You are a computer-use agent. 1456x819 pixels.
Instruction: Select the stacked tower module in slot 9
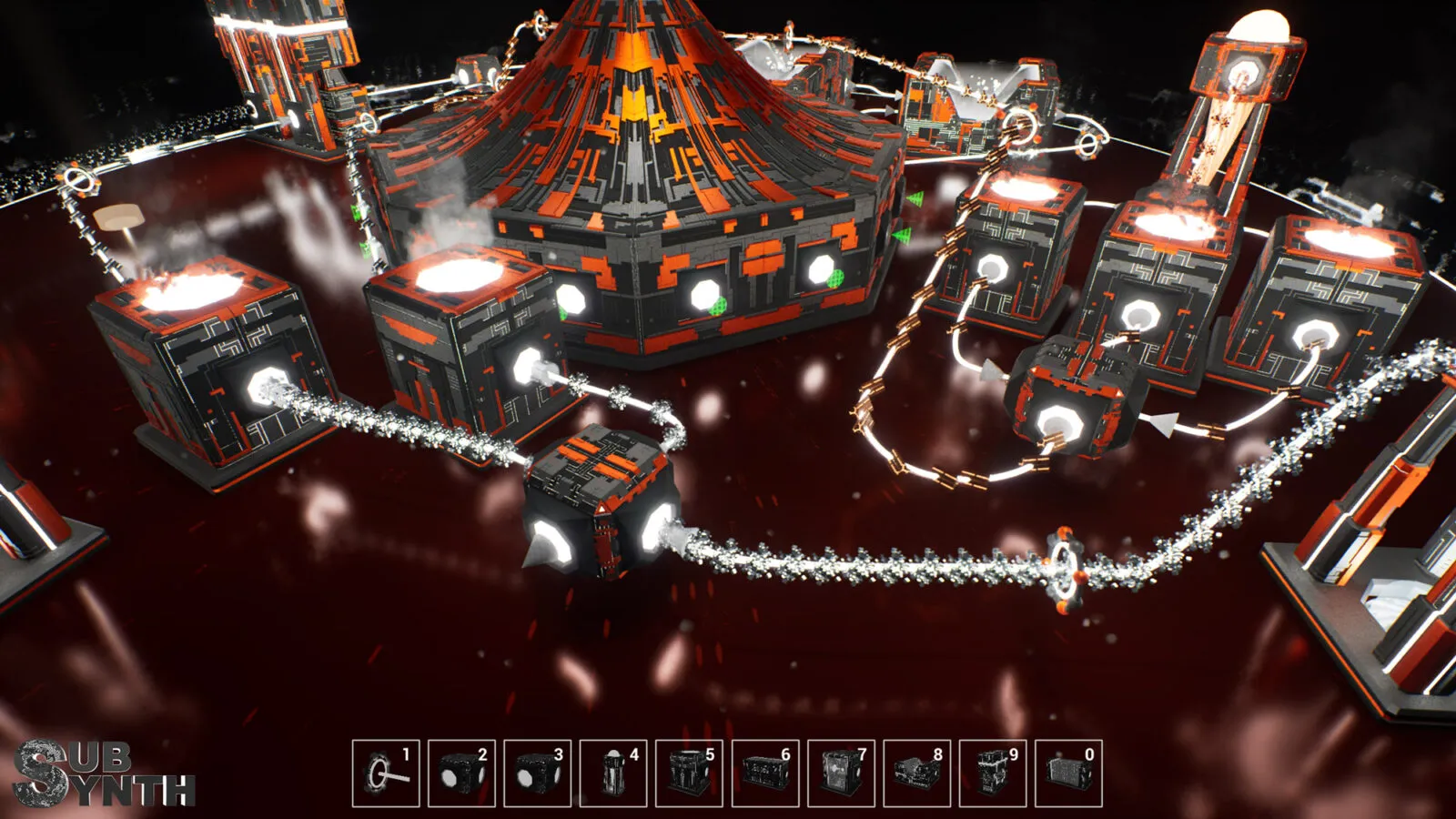993,773
